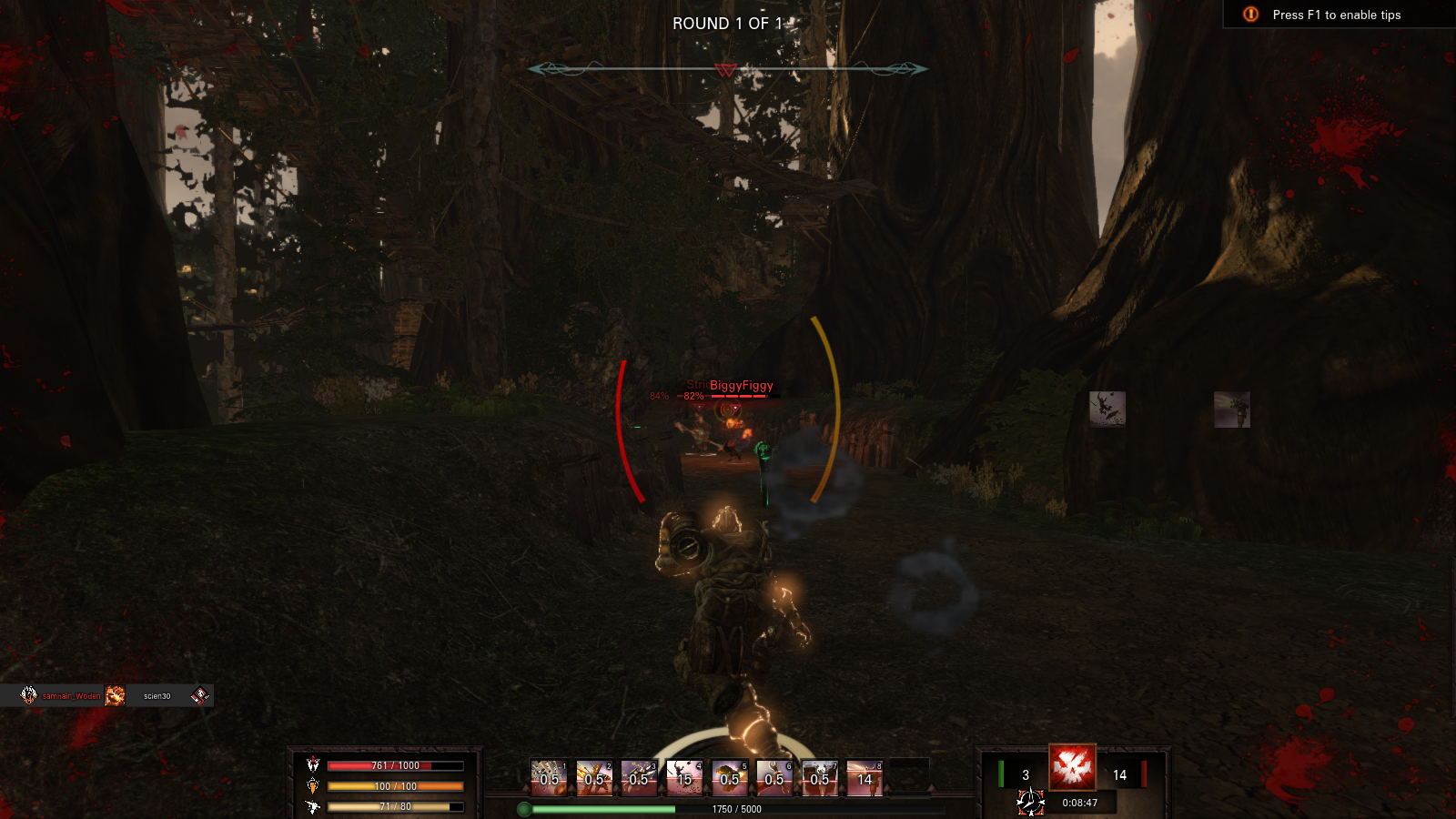This screenshot has width=1456, height=819.
Task: Trigger the leaping figure ability in slot 4
Action: 684,778
